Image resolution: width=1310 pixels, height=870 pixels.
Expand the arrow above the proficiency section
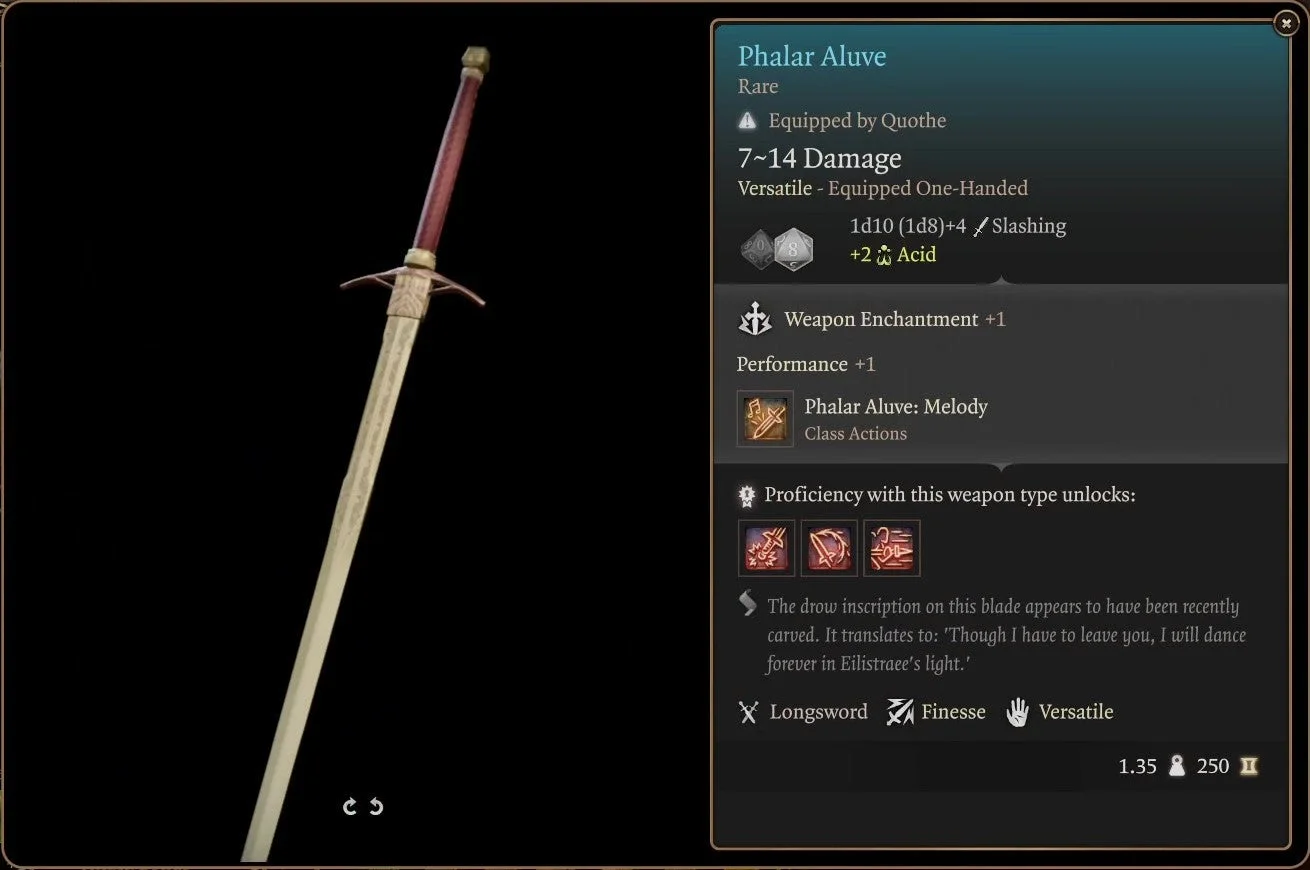[x=1003, y=466]
